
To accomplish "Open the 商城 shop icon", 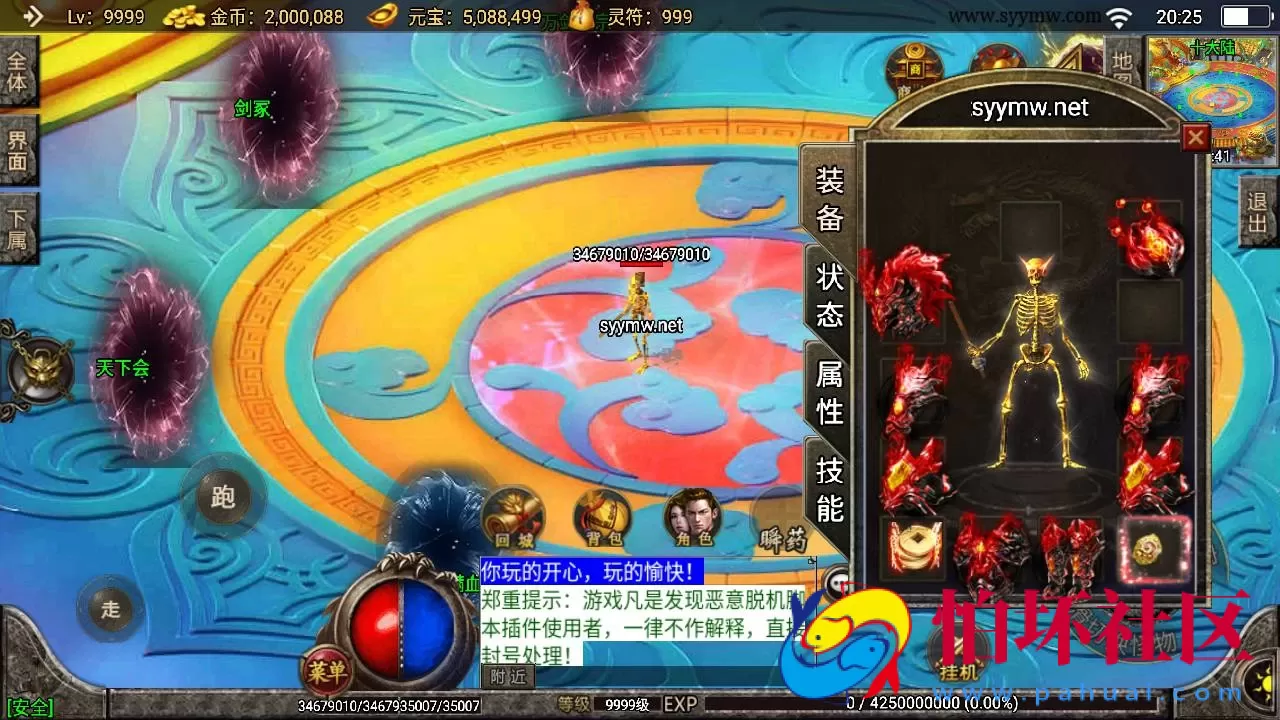I will pos(915,65).
